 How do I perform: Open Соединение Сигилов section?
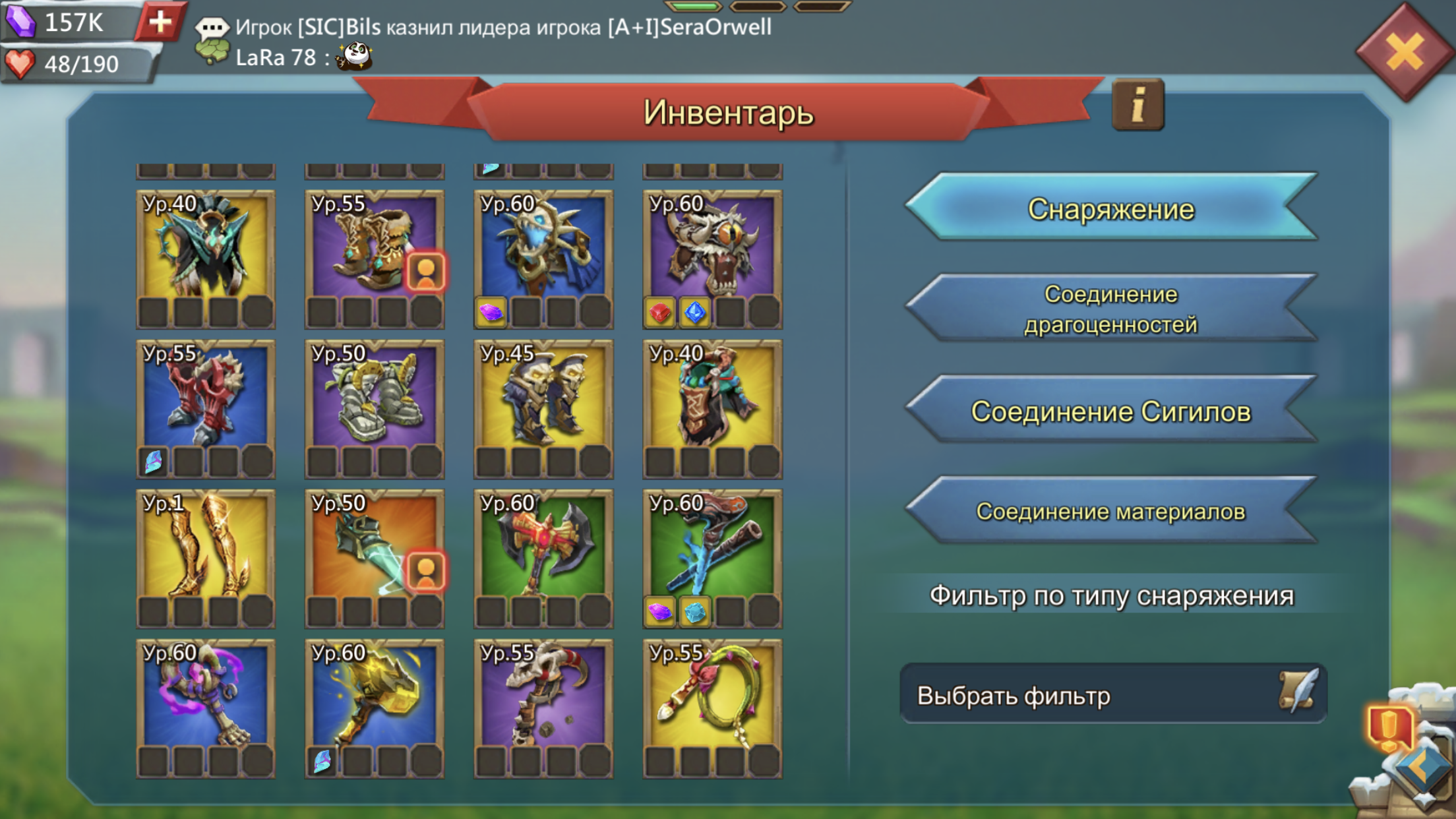[1111, 411]
